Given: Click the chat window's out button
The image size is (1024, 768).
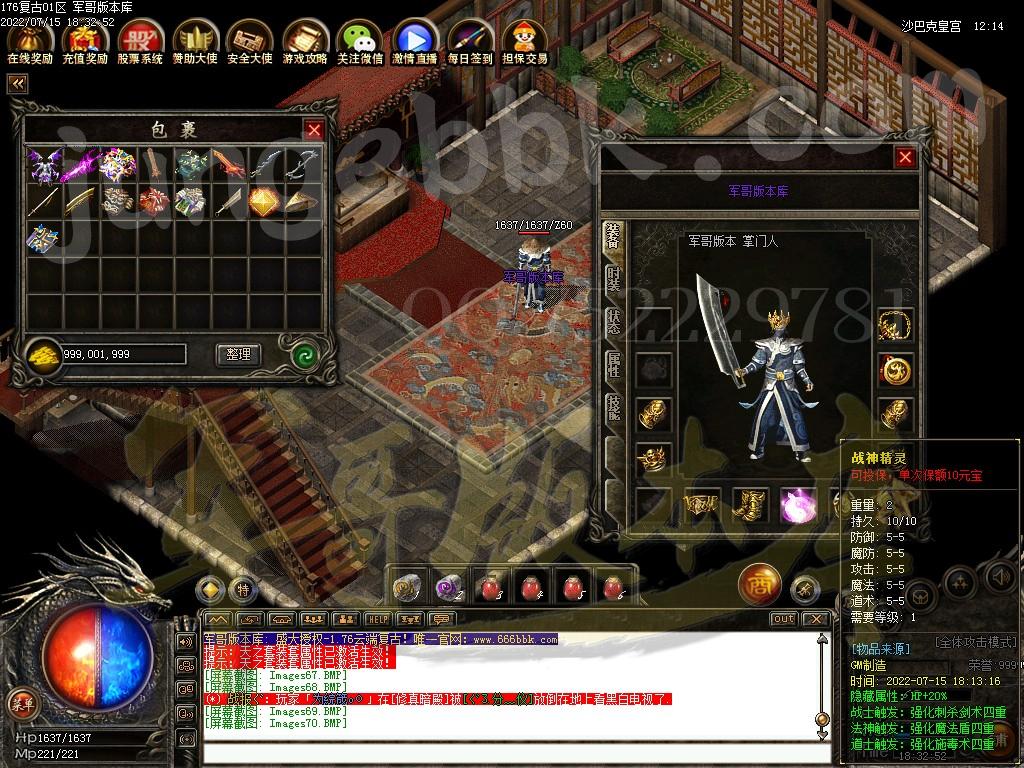Looking at the screenshot, I should 783,619.
